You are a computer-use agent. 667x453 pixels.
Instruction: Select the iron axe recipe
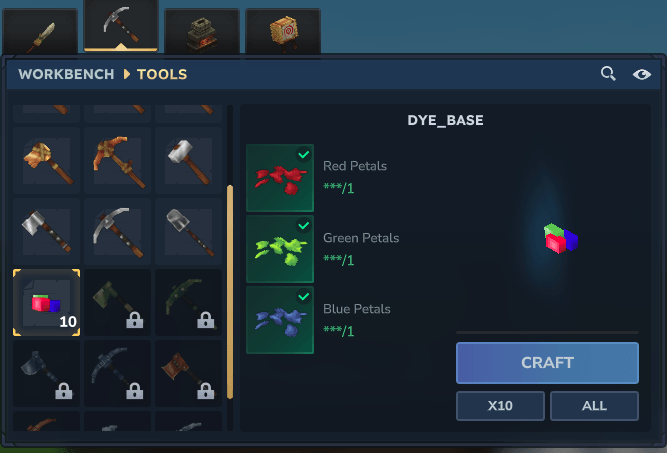46,231
